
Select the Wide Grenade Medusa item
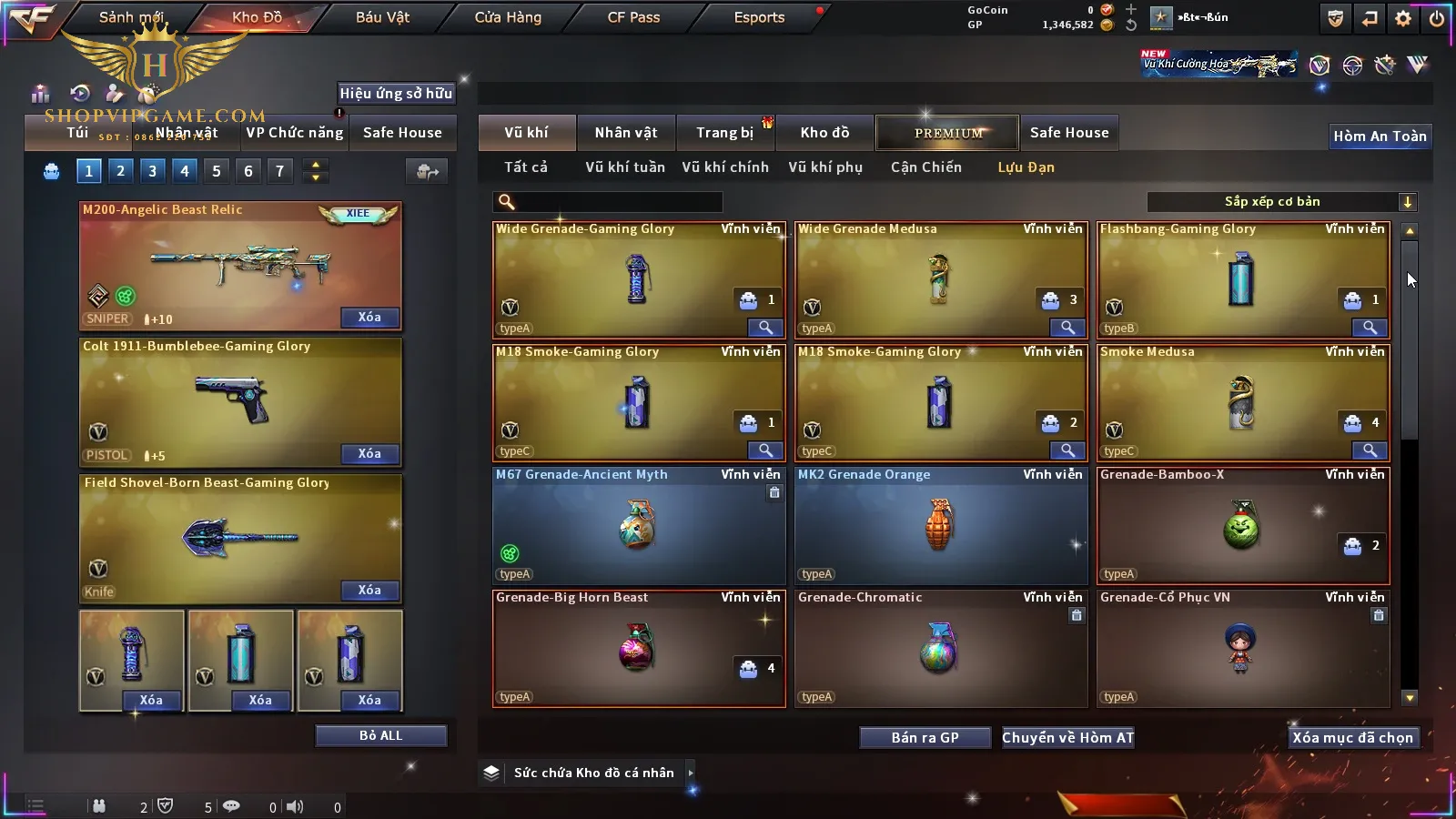pos(940,279)
